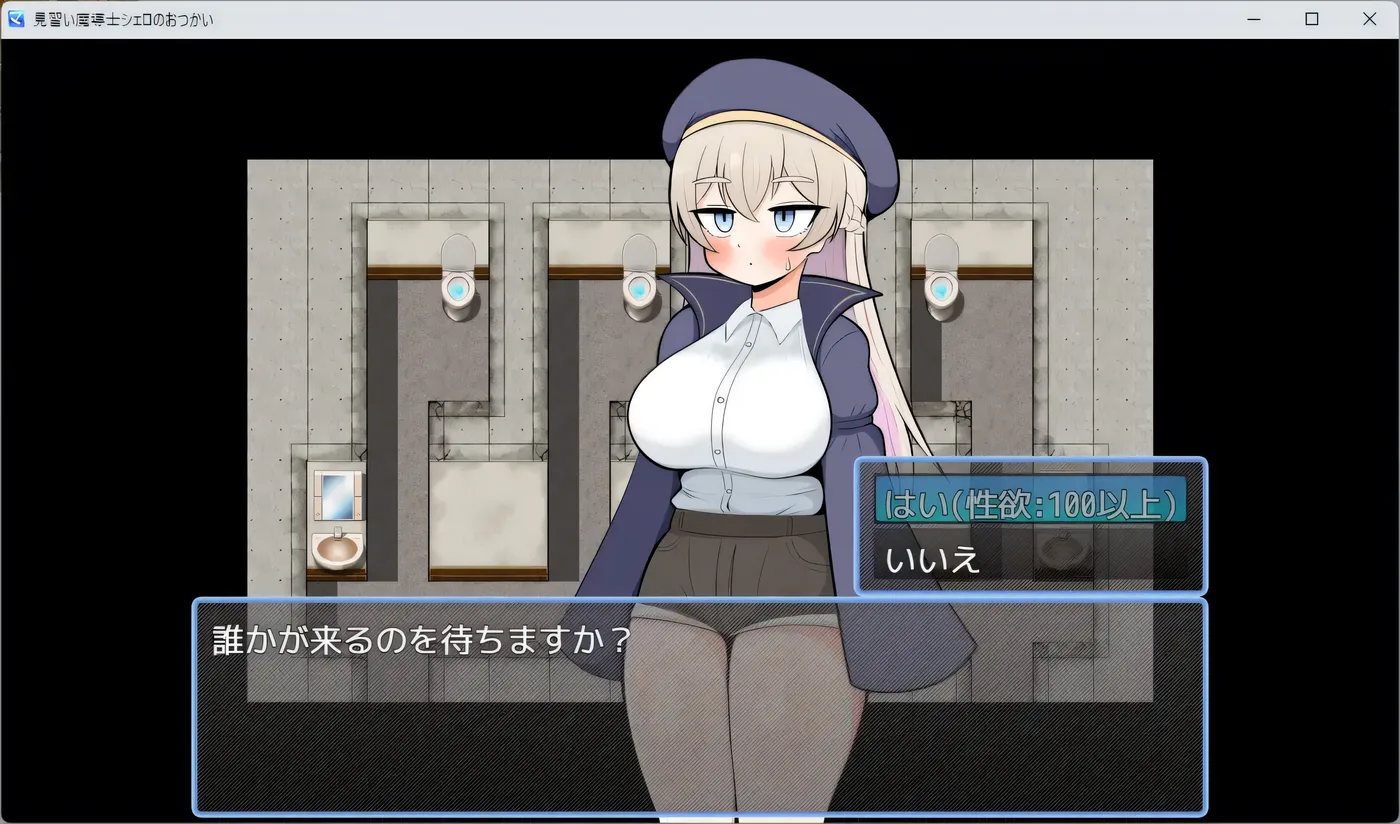This screenshot has width=1400, height=824.
Task: Click the mirror hanging on the wall
Action: coord(340,498)
